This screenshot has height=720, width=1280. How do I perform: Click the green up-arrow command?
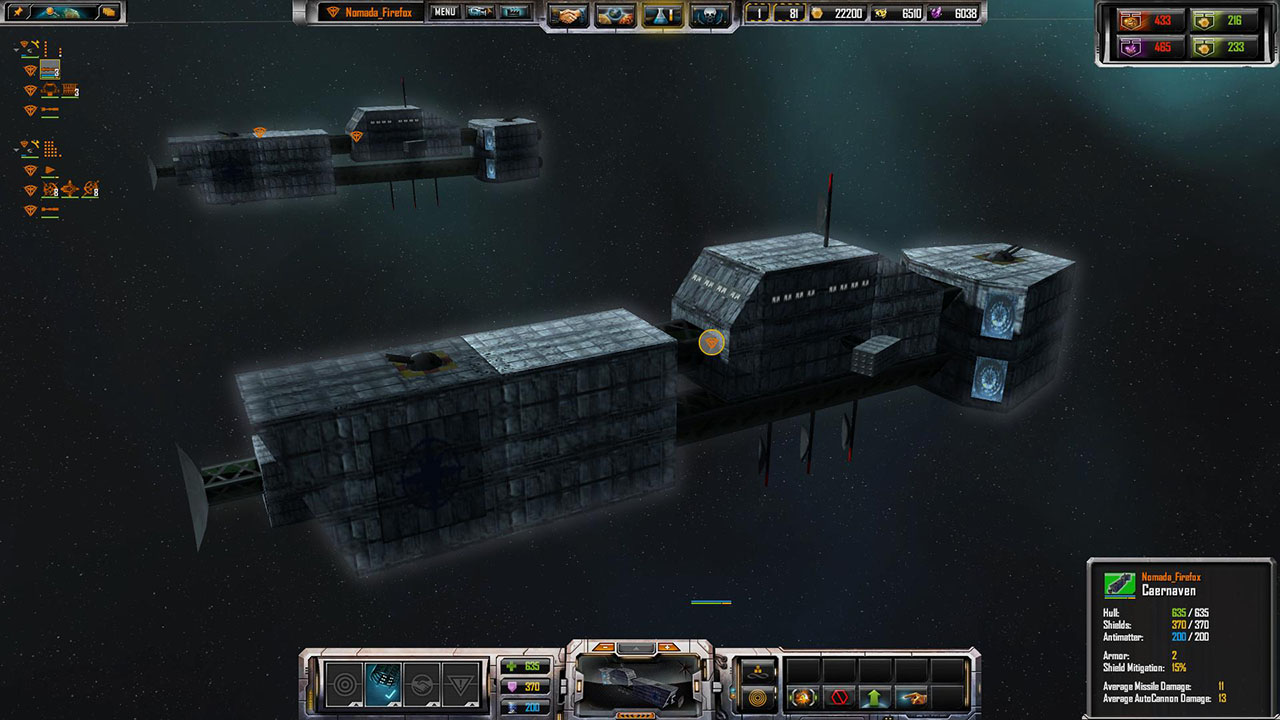pos(874,697)
